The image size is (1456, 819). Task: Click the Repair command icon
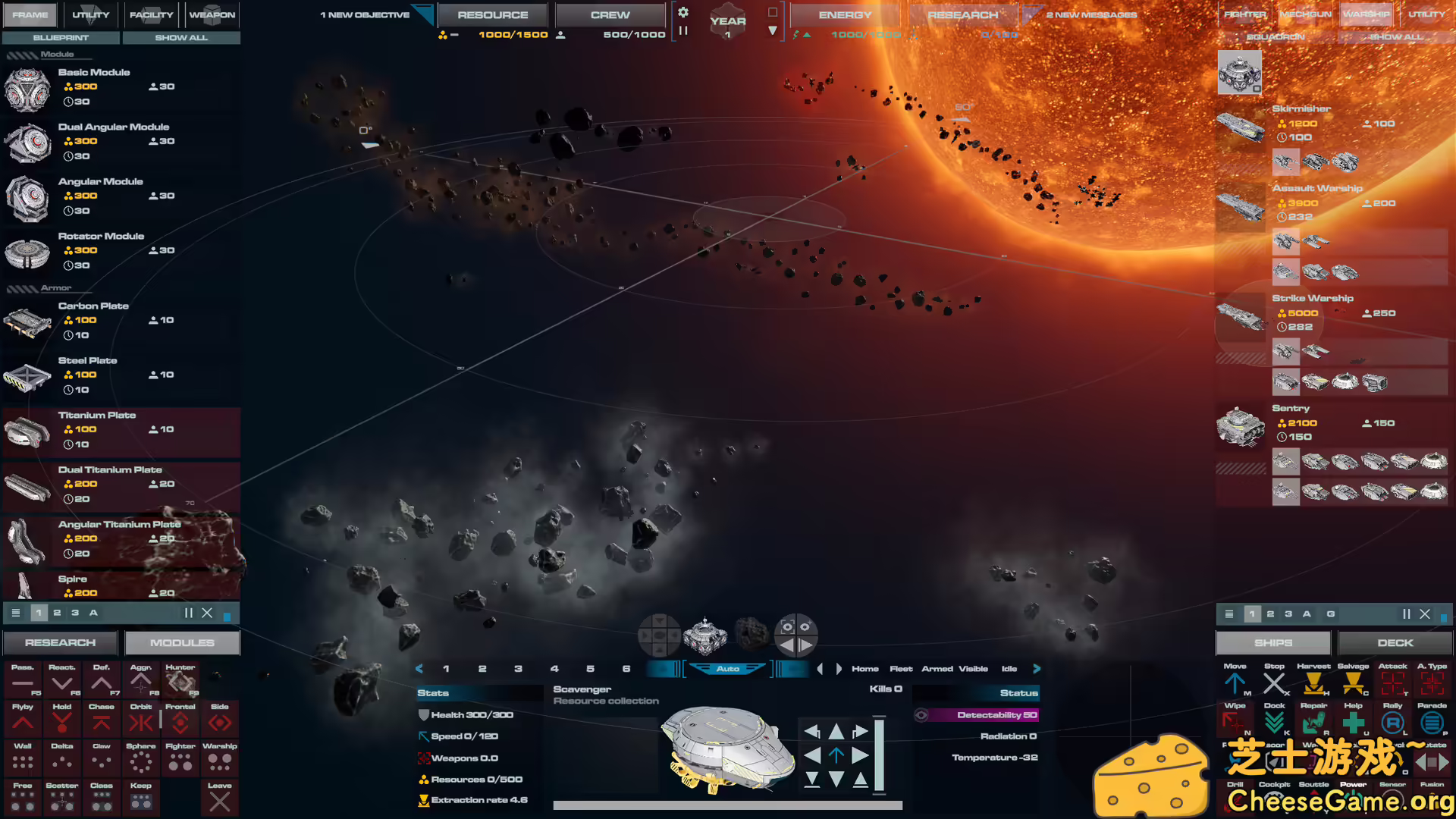1314,722
